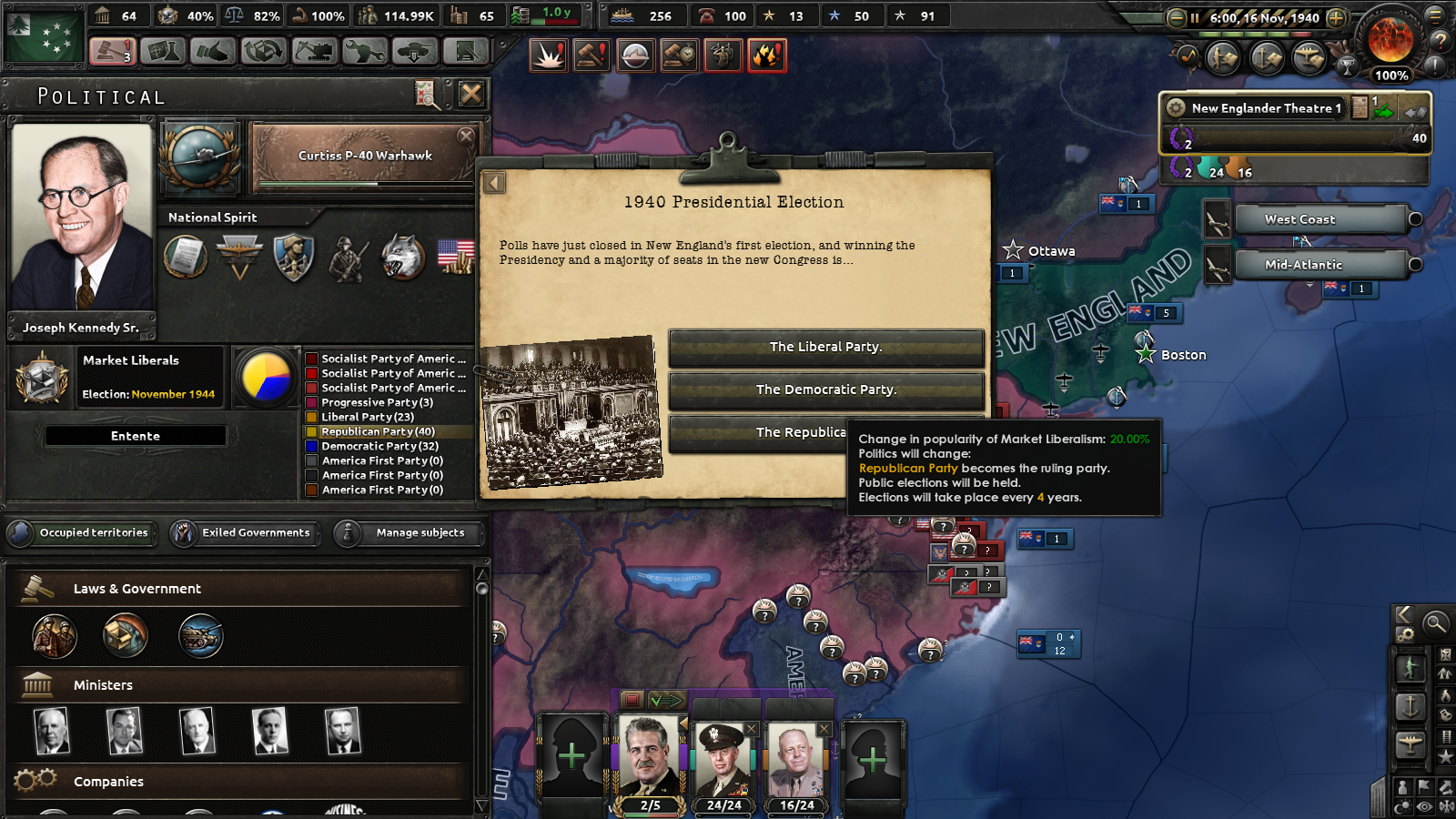The height and width of the screenshot is (819, 1456).
Task: Open the conscription law soldiers icon
Action: pyautogui.click(x=56, y=635)
